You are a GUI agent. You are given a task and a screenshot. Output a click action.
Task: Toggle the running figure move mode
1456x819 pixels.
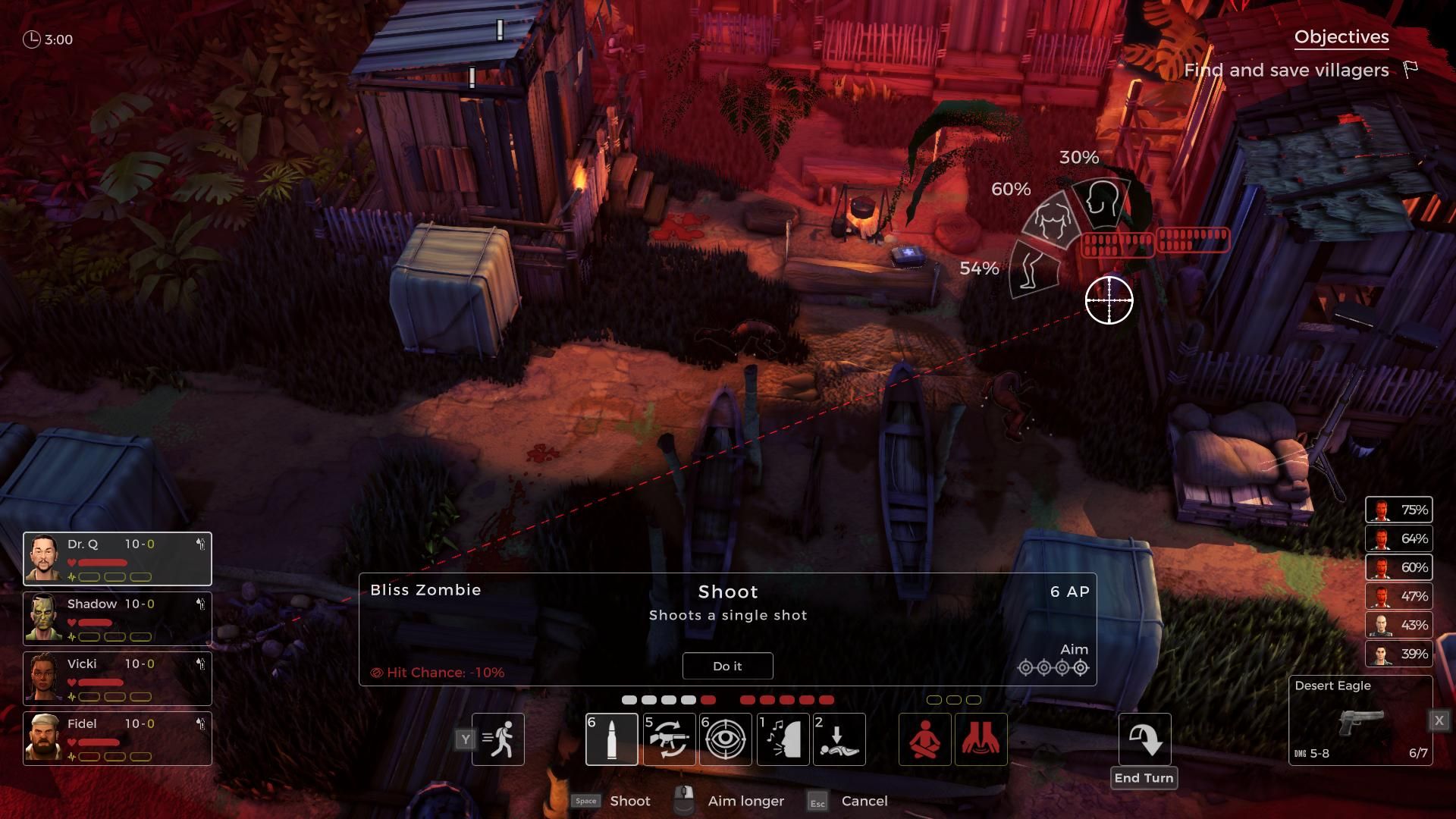point(497,739)
